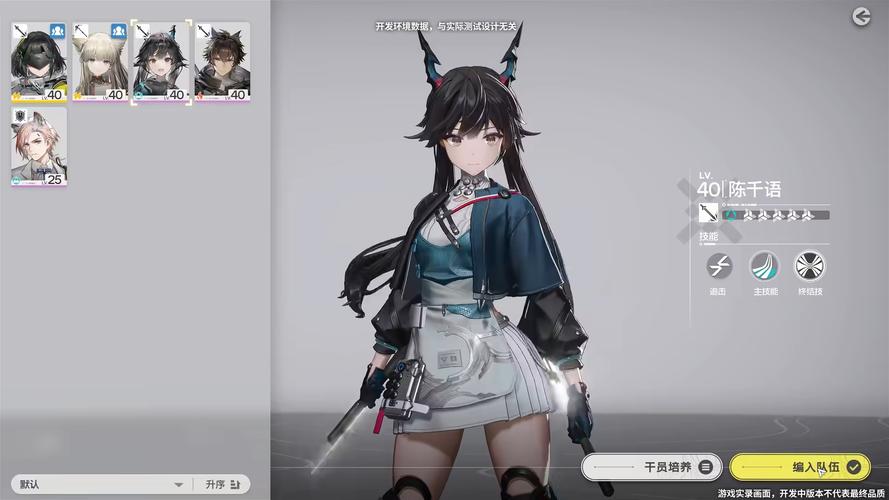Select the Chen Qianyu operator card
Screen dimensions: 889x500
click(161, 62)
